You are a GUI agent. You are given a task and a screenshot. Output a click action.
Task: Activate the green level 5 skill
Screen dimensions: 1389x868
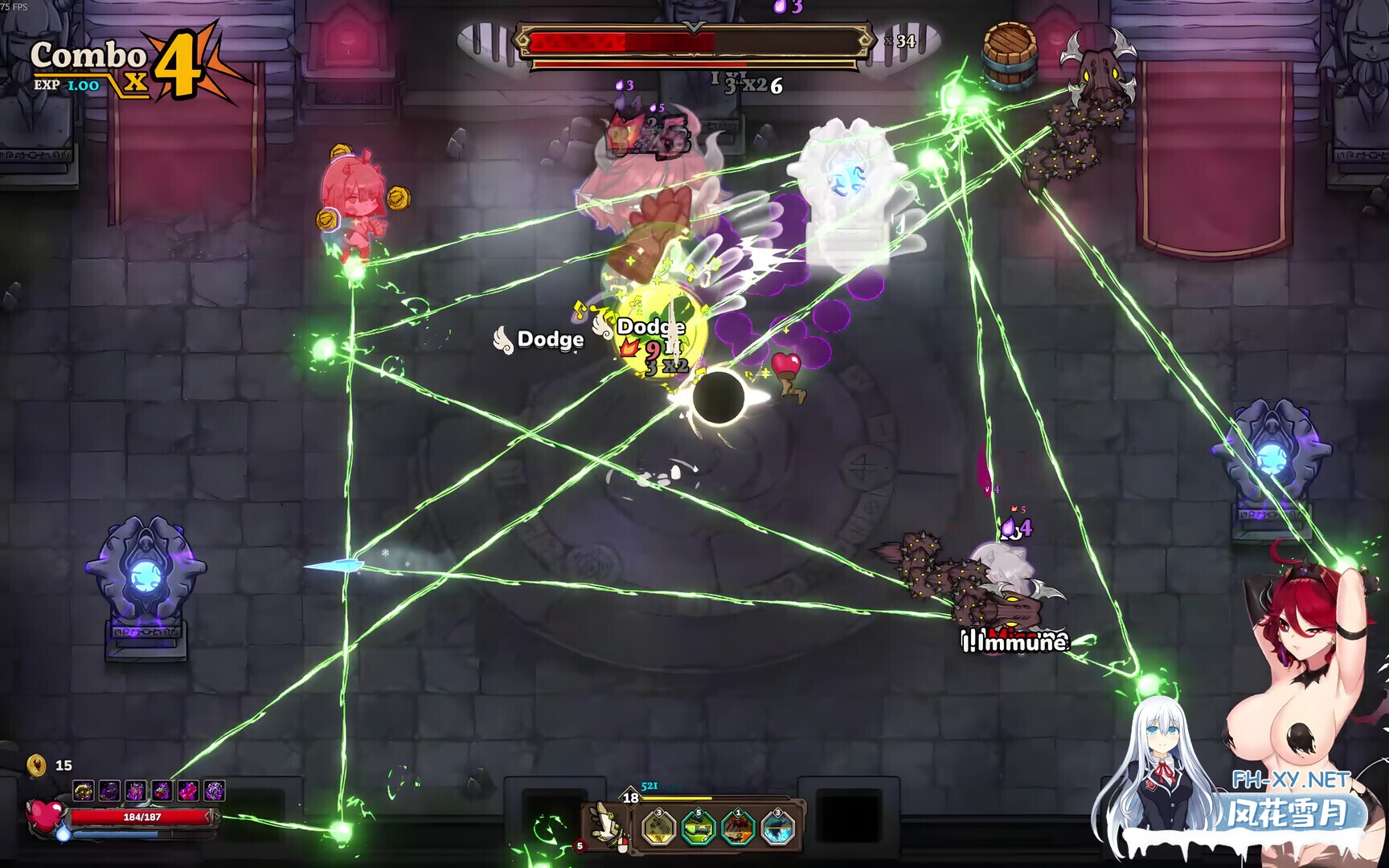pos(698,828)
